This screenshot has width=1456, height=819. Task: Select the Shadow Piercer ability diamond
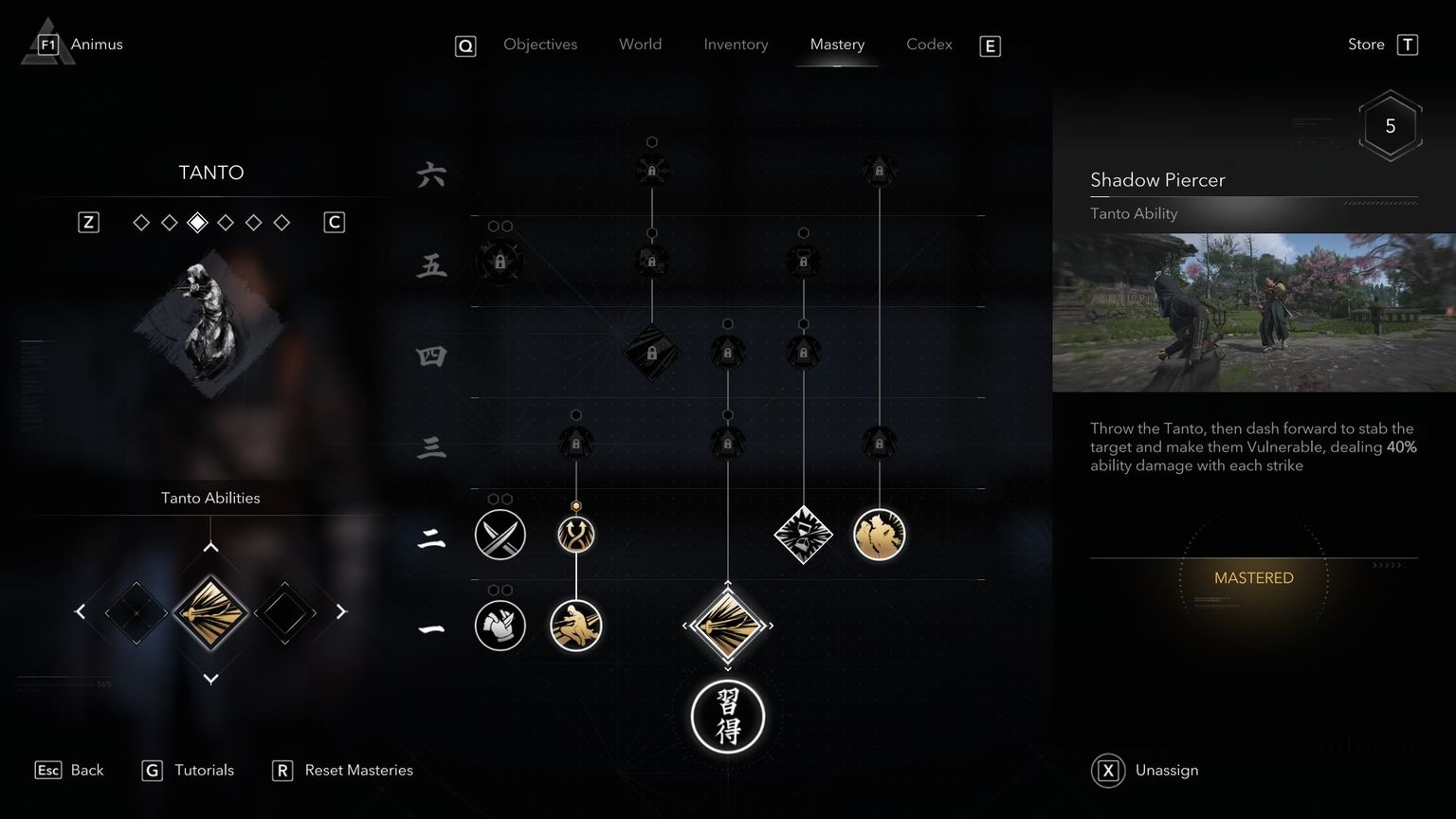(728, 626)
